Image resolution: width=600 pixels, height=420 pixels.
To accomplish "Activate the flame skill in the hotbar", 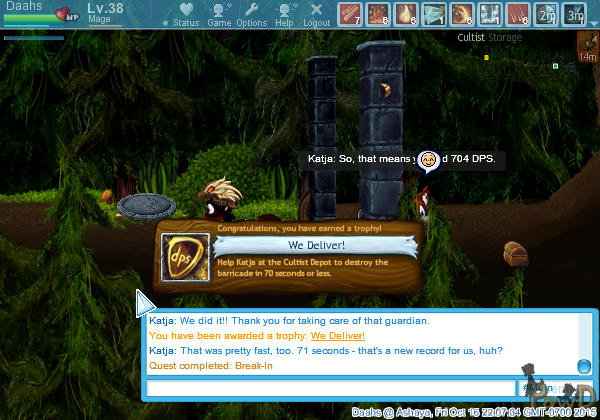I will point(406,14).
